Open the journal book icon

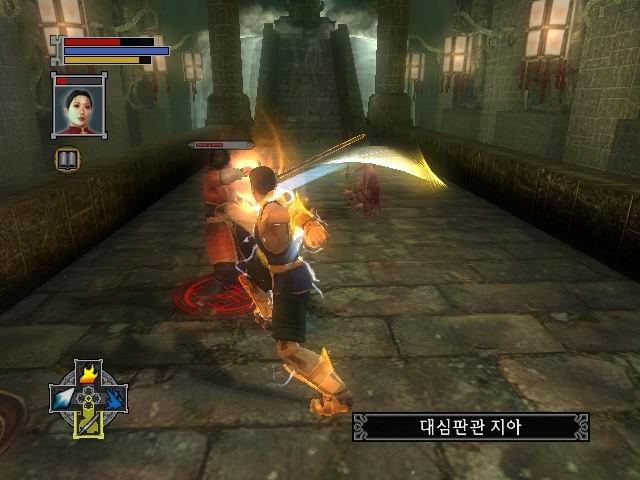(x=68, y=158)
